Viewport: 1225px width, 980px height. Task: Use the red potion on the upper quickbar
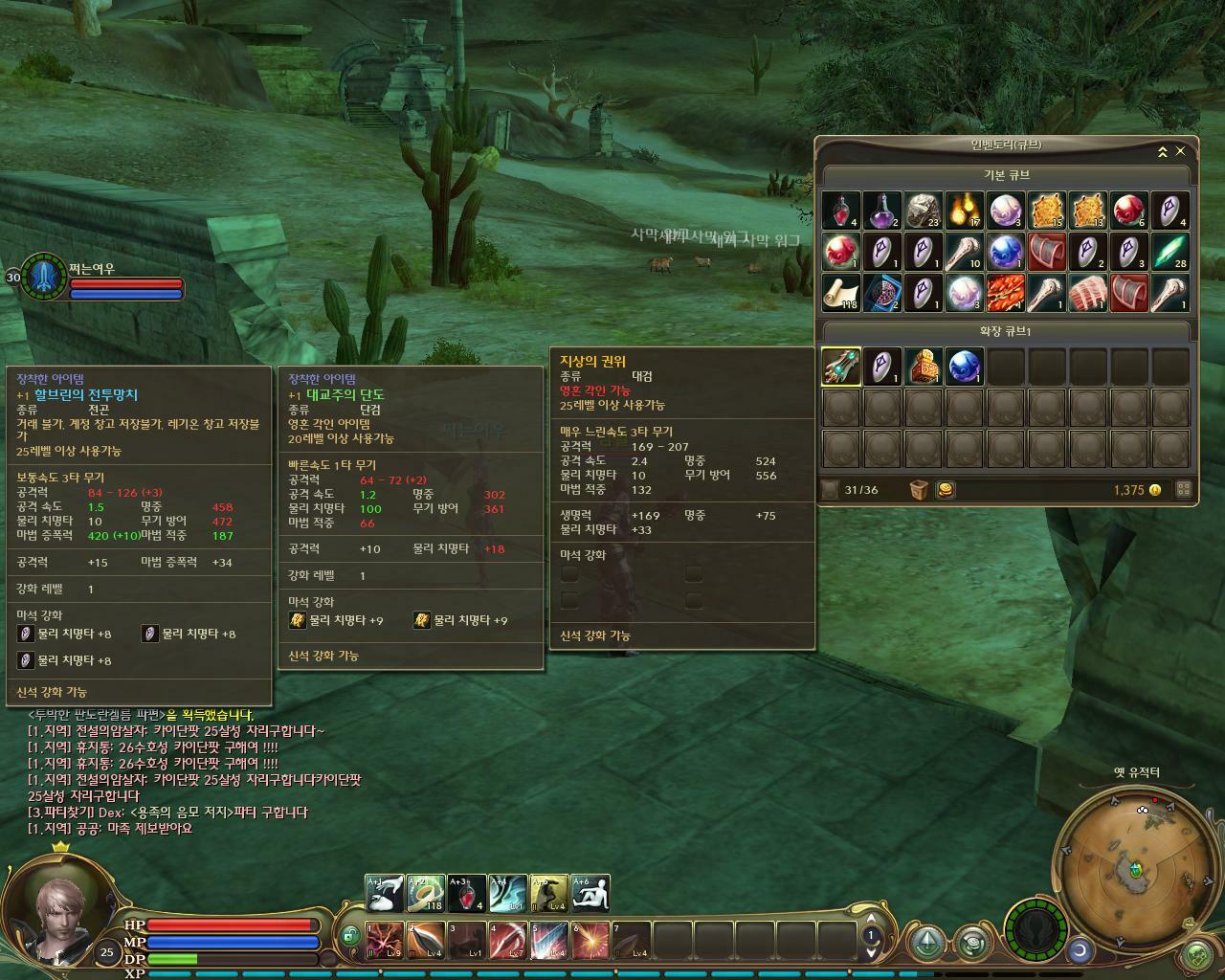[466, 893]
